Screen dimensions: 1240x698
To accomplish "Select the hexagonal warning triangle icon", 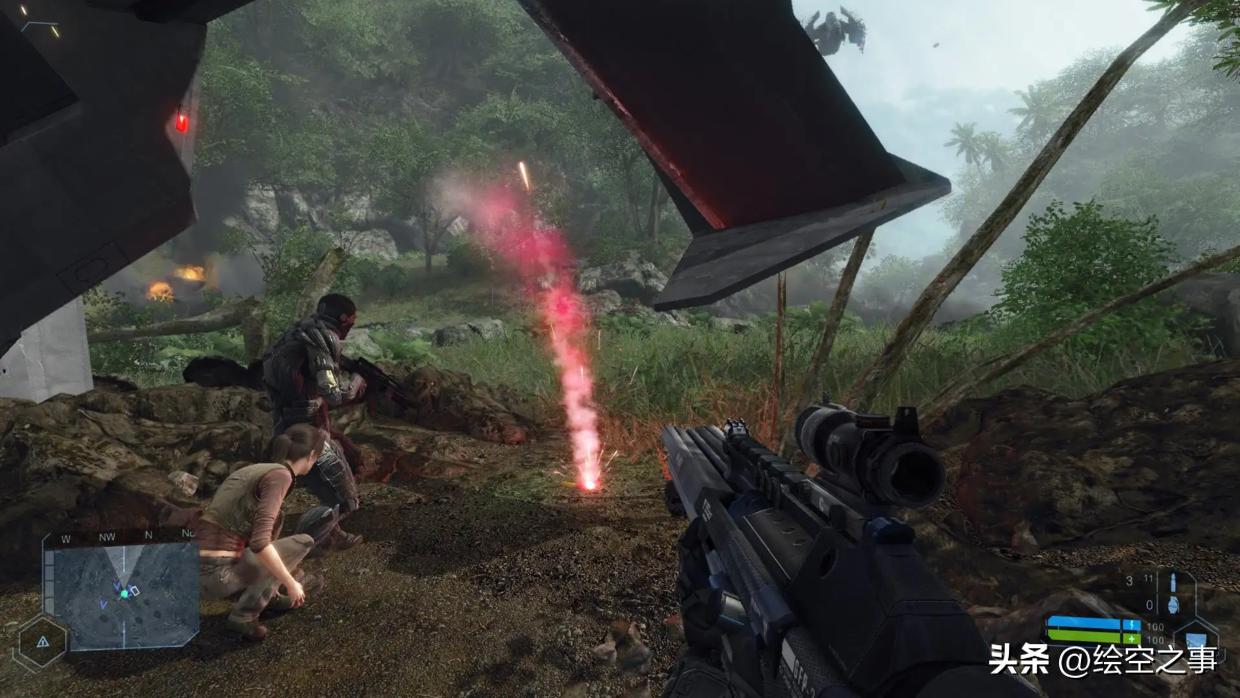I will point(42,643).
